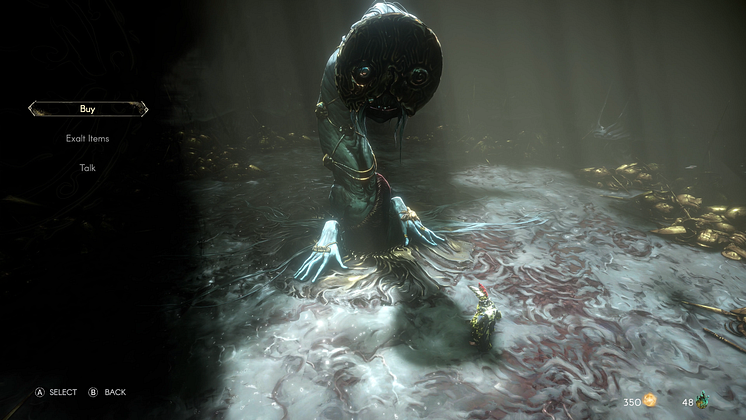The height and width of the screenshot is (420, 746).
Task: Select the Buy menu option
Action: 88,108
